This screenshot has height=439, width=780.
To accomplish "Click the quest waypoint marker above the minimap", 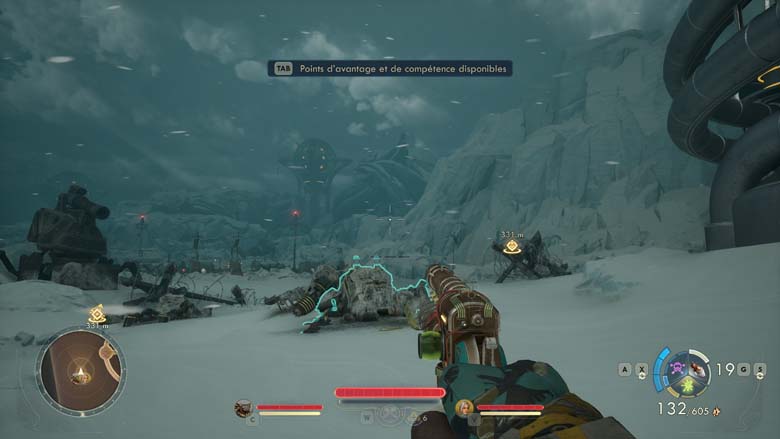I will [97, 314].
